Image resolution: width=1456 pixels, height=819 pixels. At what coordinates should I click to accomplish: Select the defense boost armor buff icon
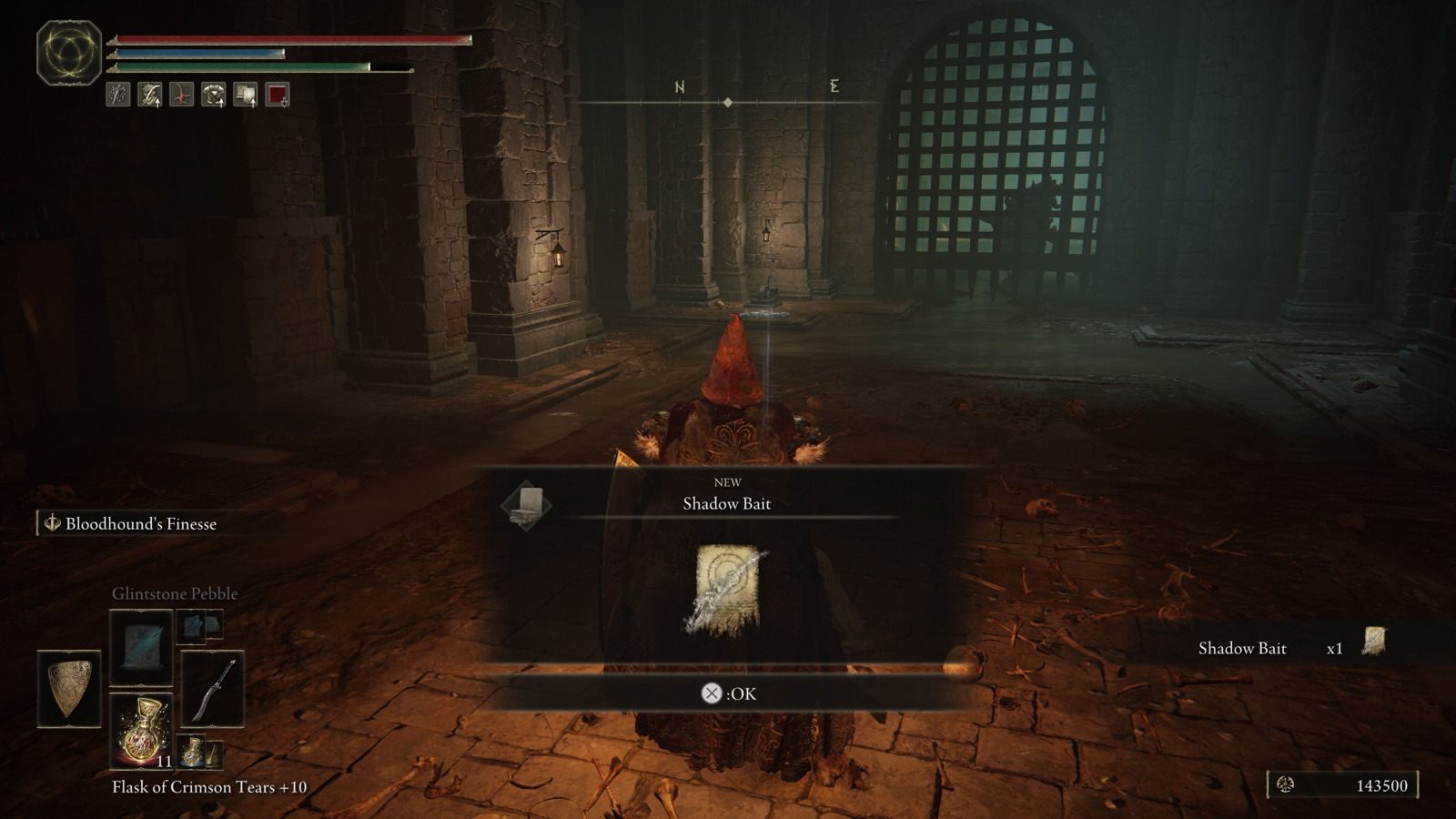pyautogui.click(x=213, y=95)
